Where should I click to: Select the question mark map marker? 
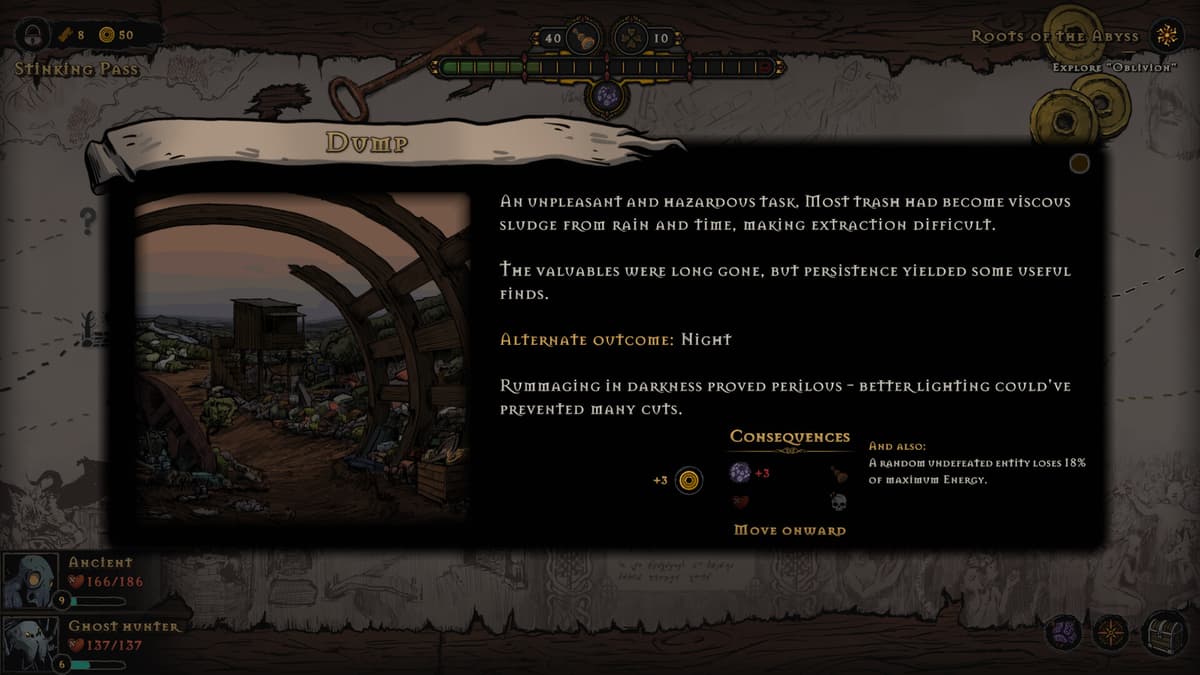pyautogui.click(x=89, y=218)
